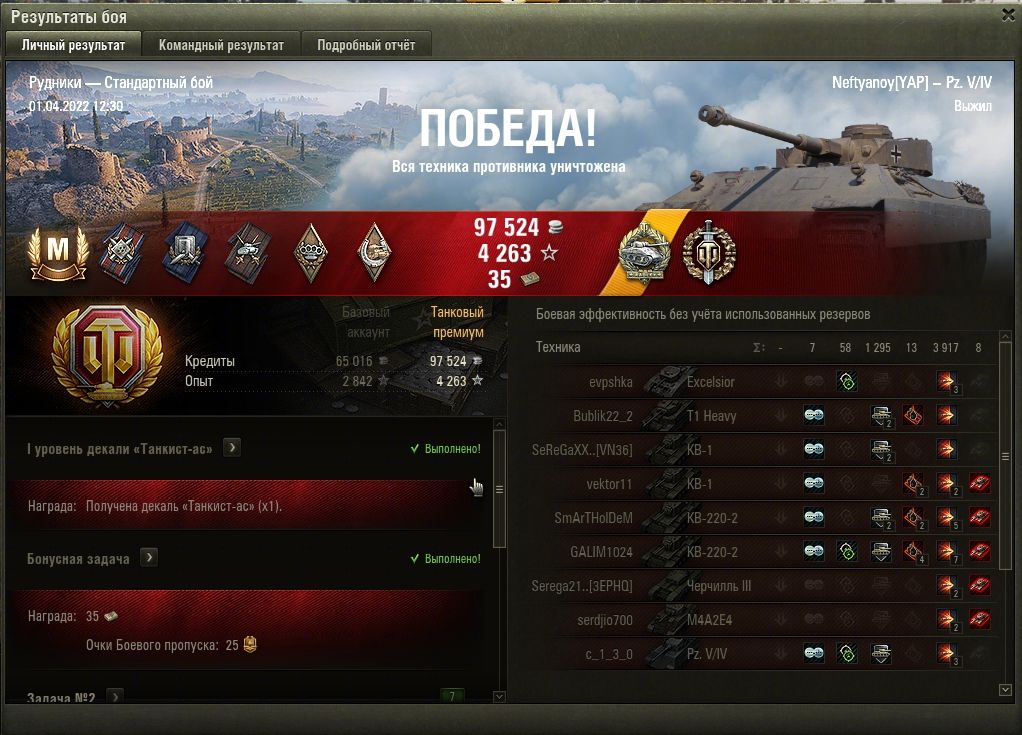Expand the Задача №2 arrow
1022x735 pixels.
pos(115,696)
